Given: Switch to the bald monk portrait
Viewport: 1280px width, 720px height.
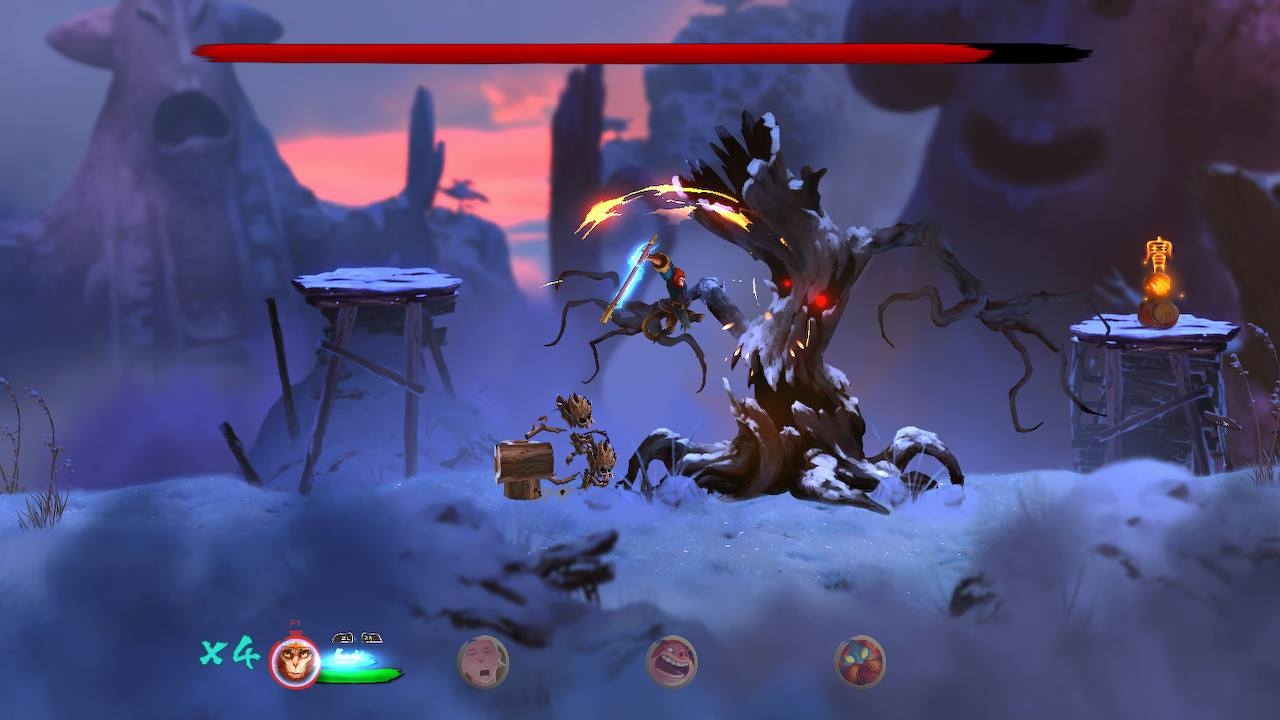Looking at the screenshot, I should (x=483, y=662).
